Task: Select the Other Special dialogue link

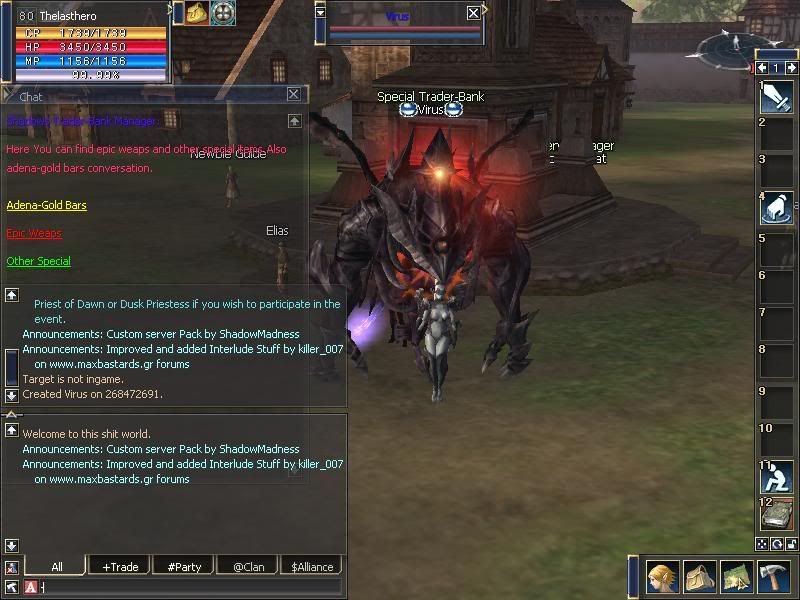Action: (39, 262)
